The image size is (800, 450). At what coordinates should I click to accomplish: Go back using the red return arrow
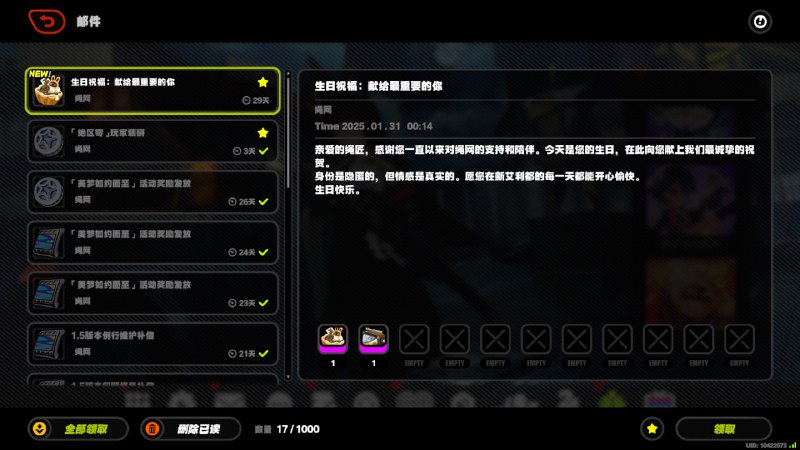tap(47, 21)
